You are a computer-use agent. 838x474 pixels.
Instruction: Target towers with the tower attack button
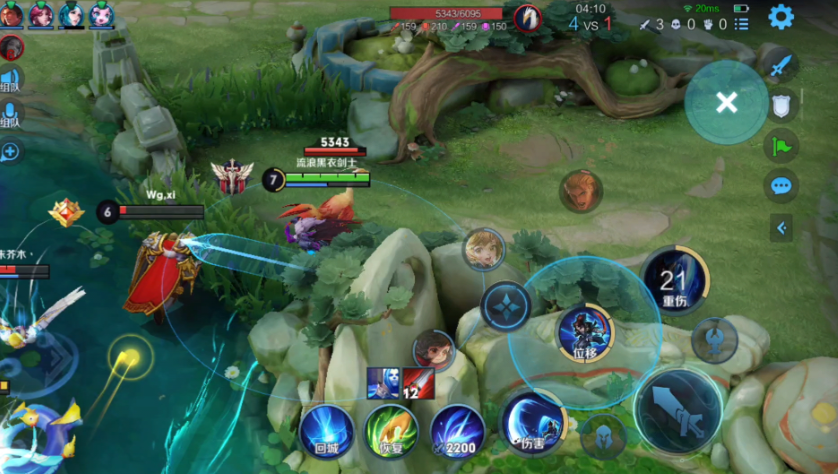(714, 340)
